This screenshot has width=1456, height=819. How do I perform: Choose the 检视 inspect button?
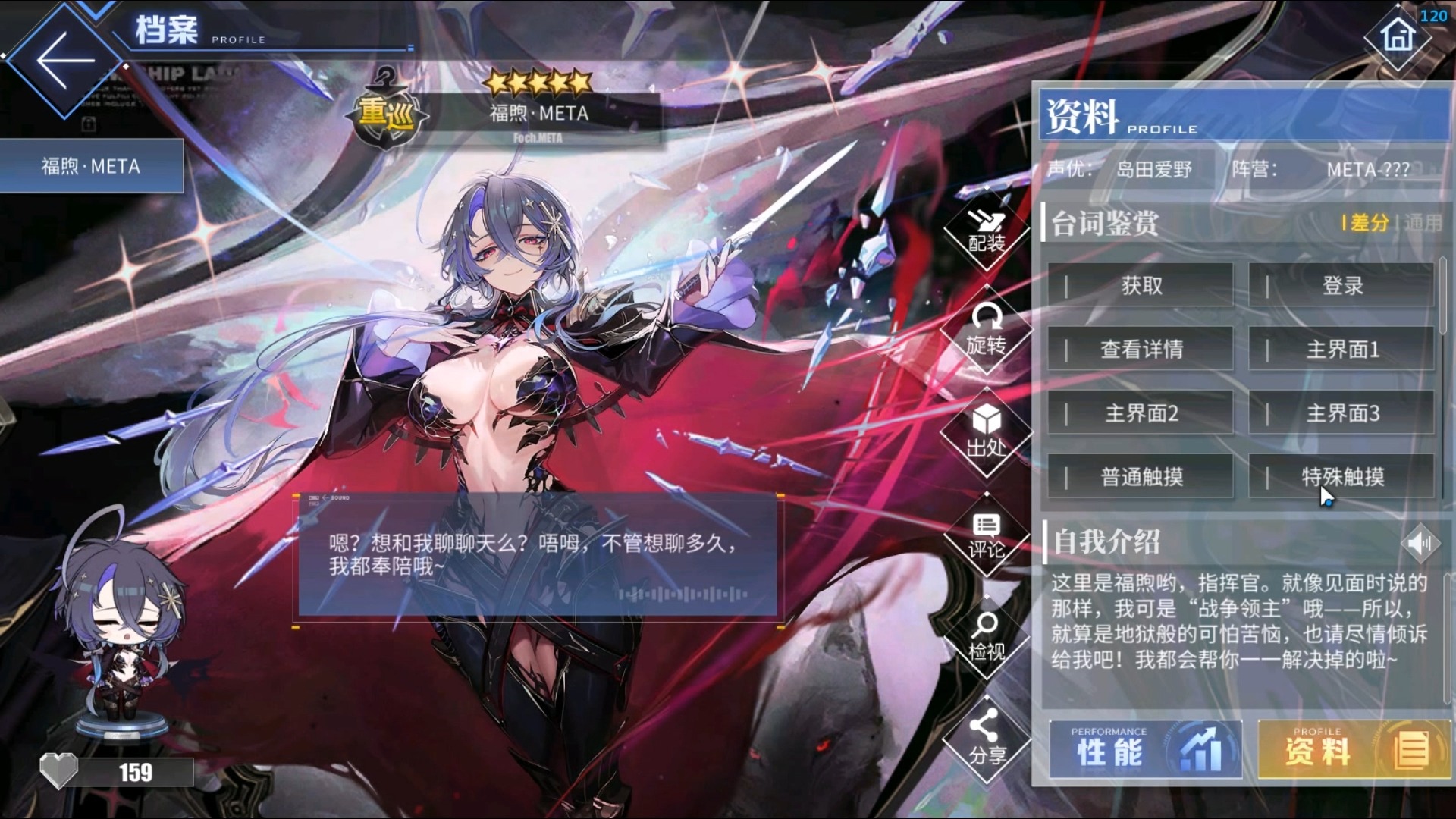click(x=986, y=637)
